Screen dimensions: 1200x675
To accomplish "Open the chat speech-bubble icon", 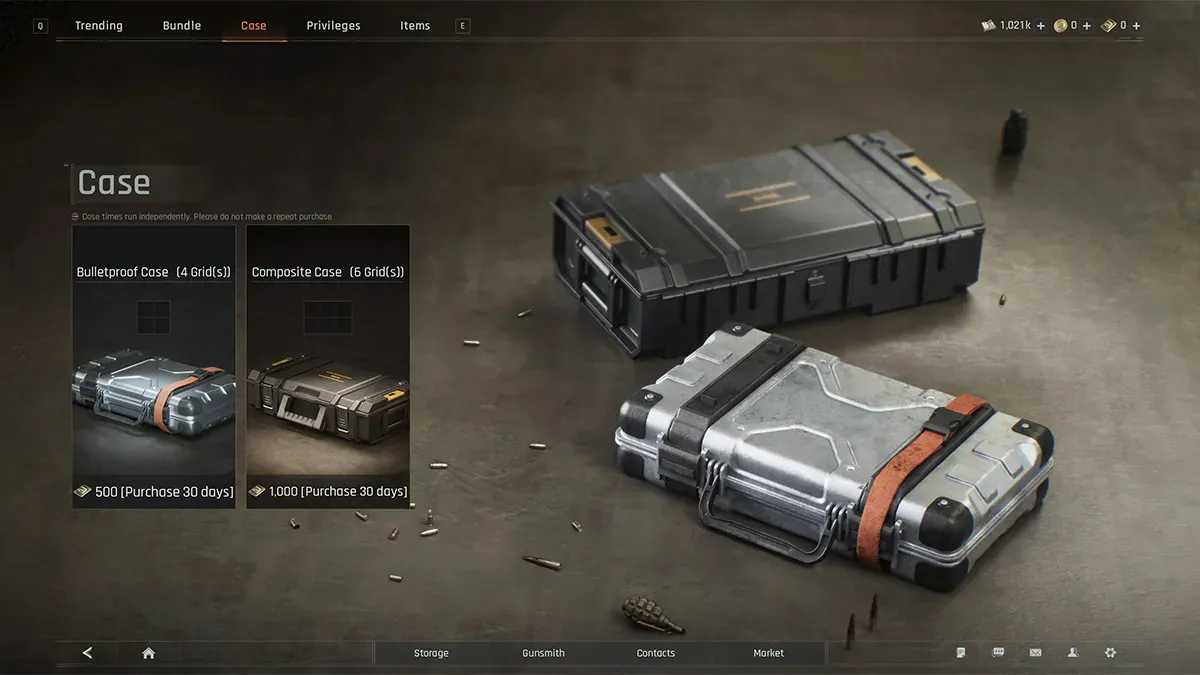I will tap(998, 653).
